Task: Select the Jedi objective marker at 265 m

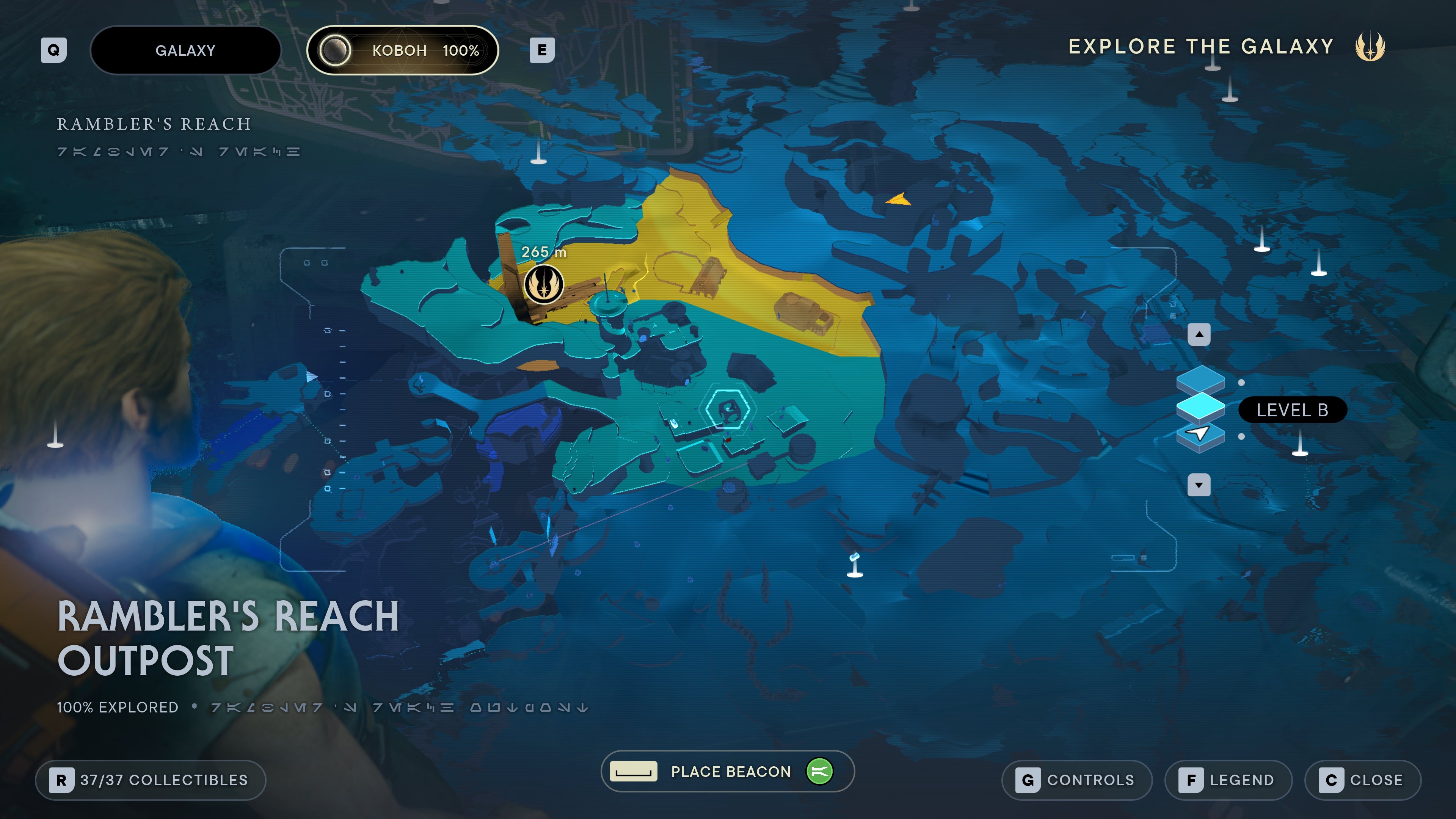Action: (544, 284)
